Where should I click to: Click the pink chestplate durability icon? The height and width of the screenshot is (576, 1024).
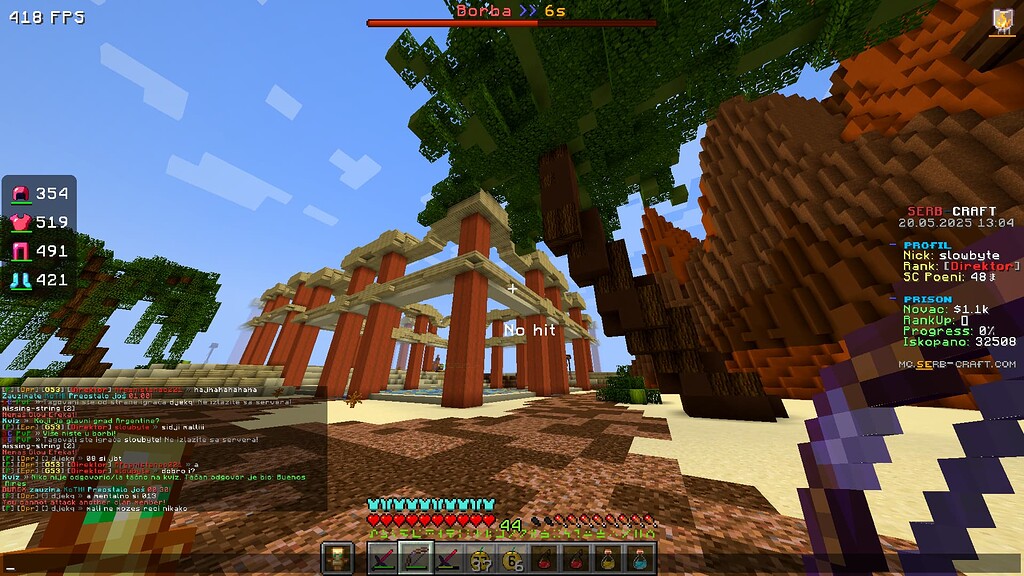(21, 222)
